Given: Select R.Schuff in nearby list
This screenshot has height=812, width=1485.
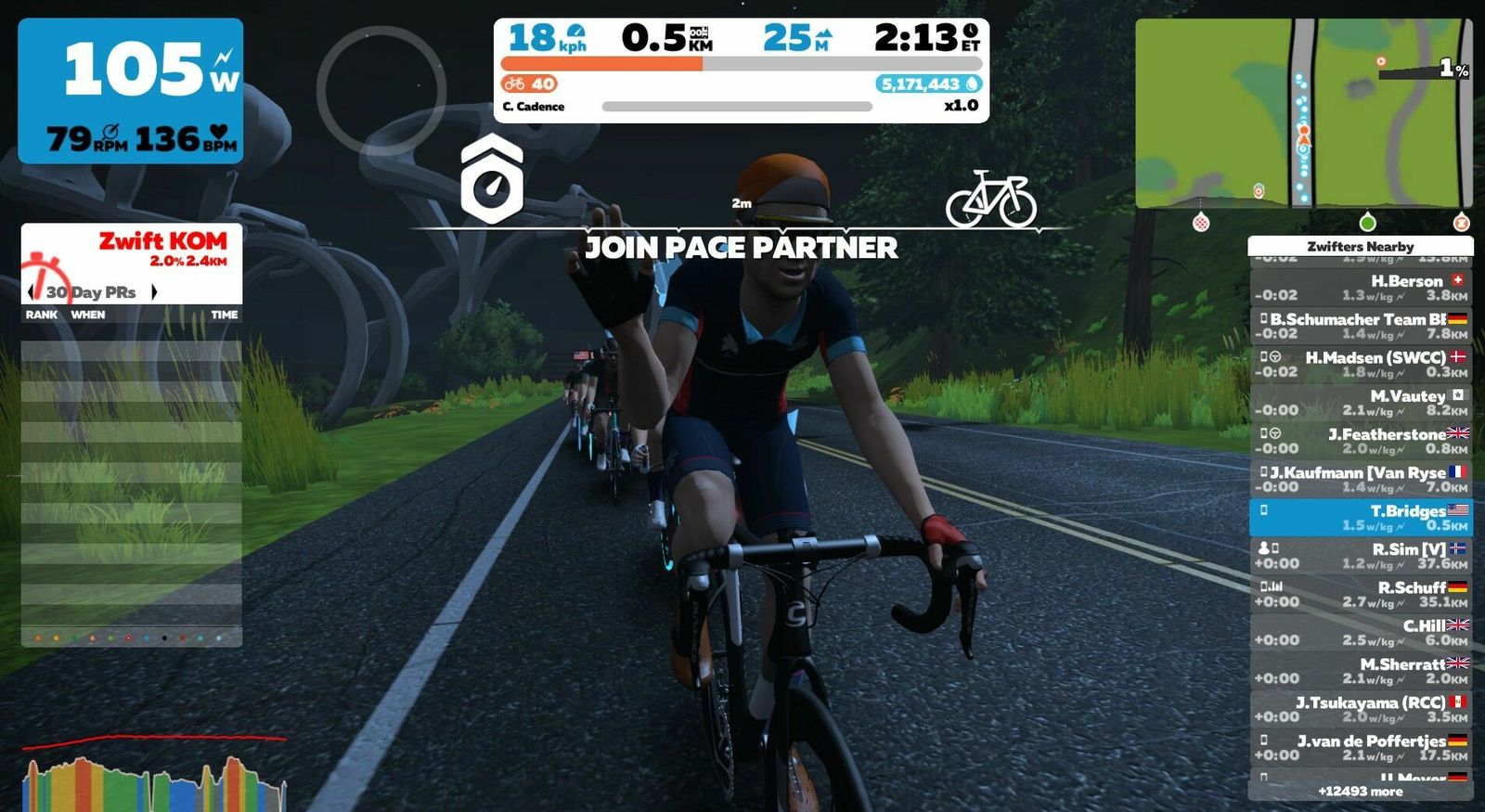Looking at the screenshot, I should 1361,594.
